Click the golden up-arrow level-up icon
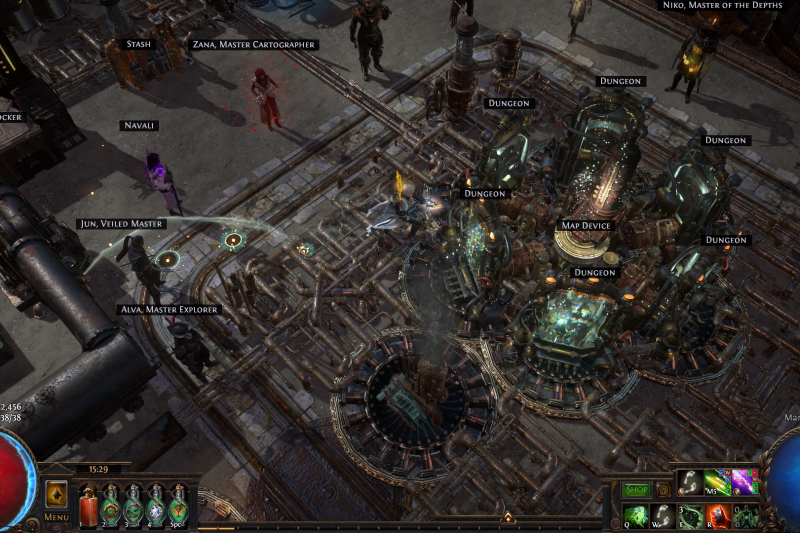Image resolution: width=800 pixels, height=533 pixels. (x=56, y=495)
